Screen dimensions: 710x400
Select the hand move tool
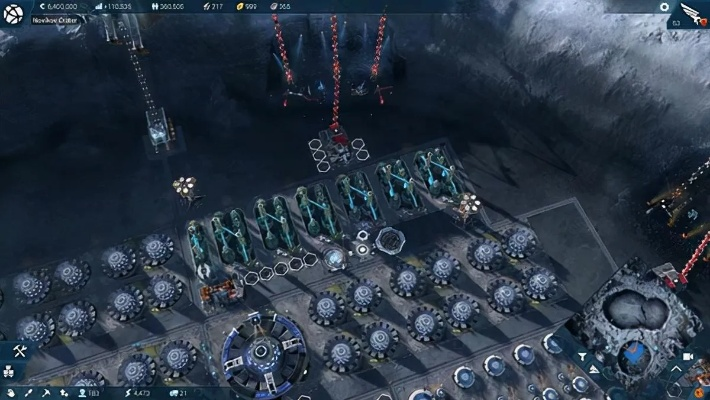pos(9,393)
